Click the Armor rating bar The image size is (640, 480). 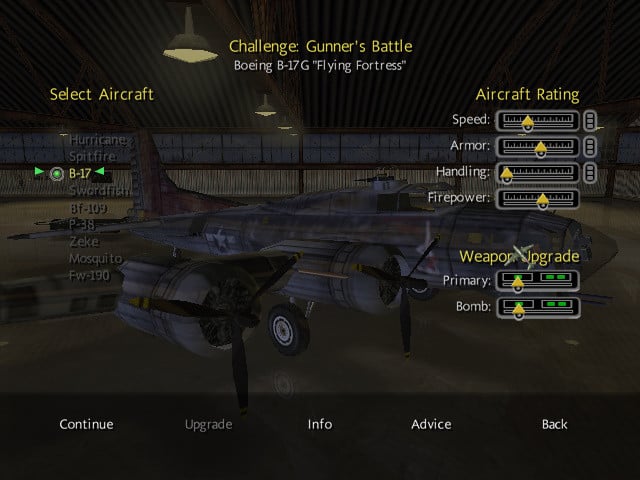pos(537,147)
